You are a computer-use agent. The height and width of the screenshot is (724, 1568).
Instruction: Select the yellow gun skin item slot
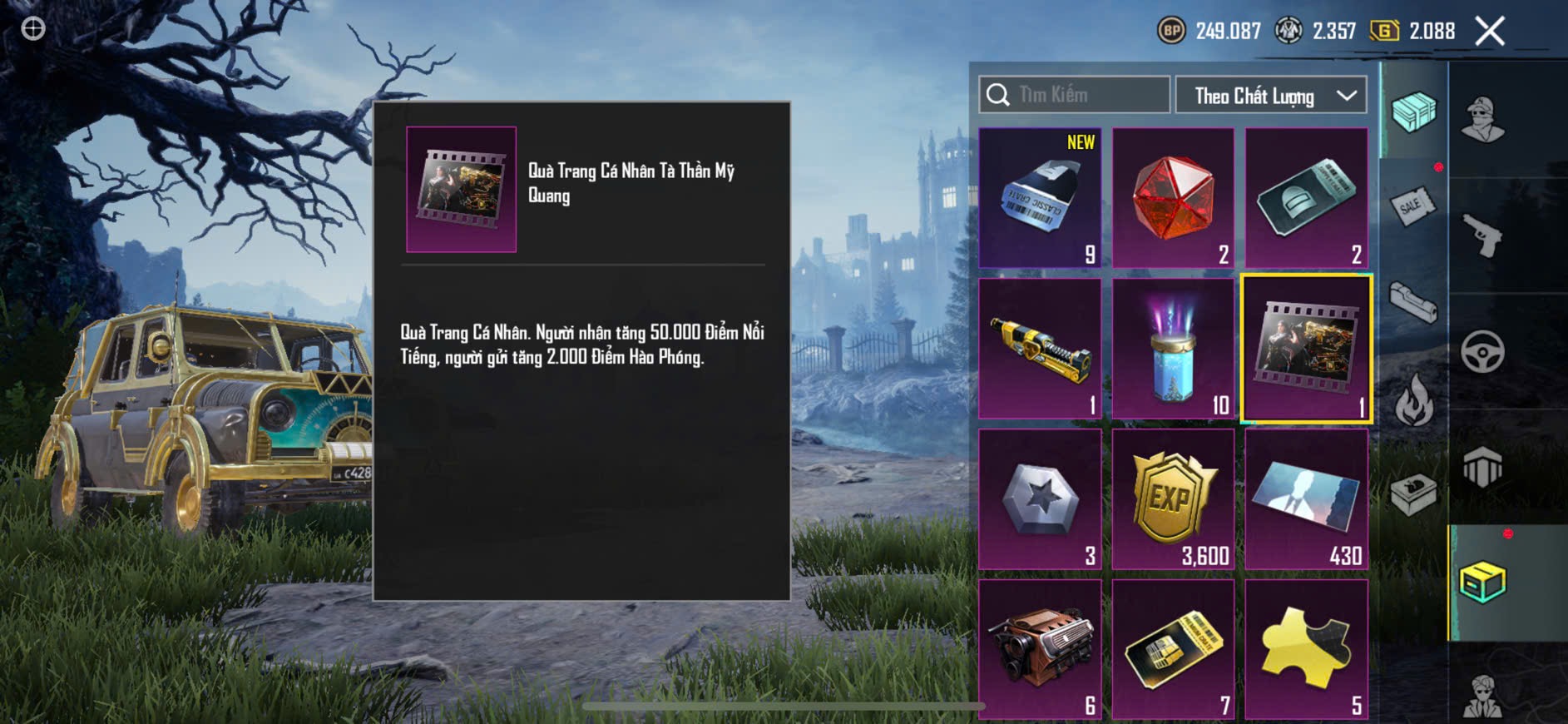[1040, 349]
